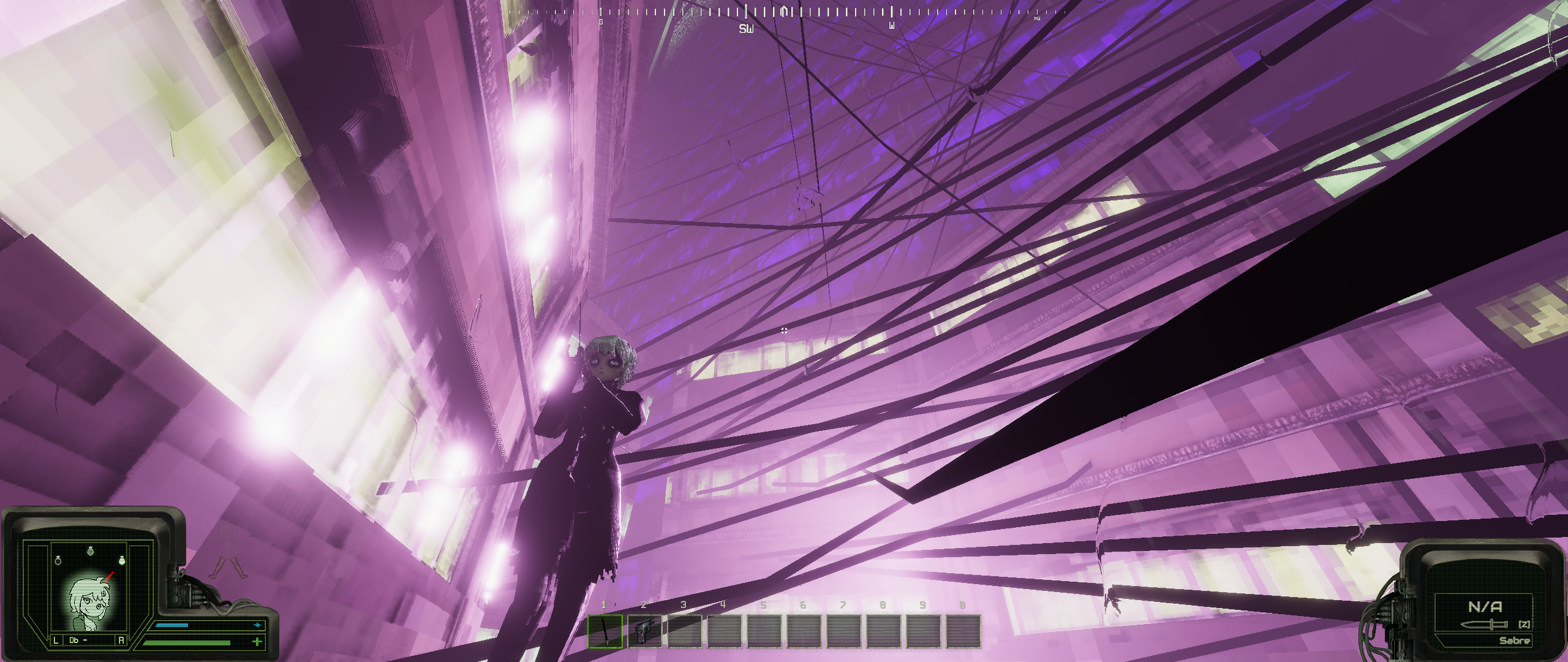Select the pistol in hotbar slot 2
The height and width of the screenshot is (662, 1568).
pyautogui.click(x=644, y=631)
